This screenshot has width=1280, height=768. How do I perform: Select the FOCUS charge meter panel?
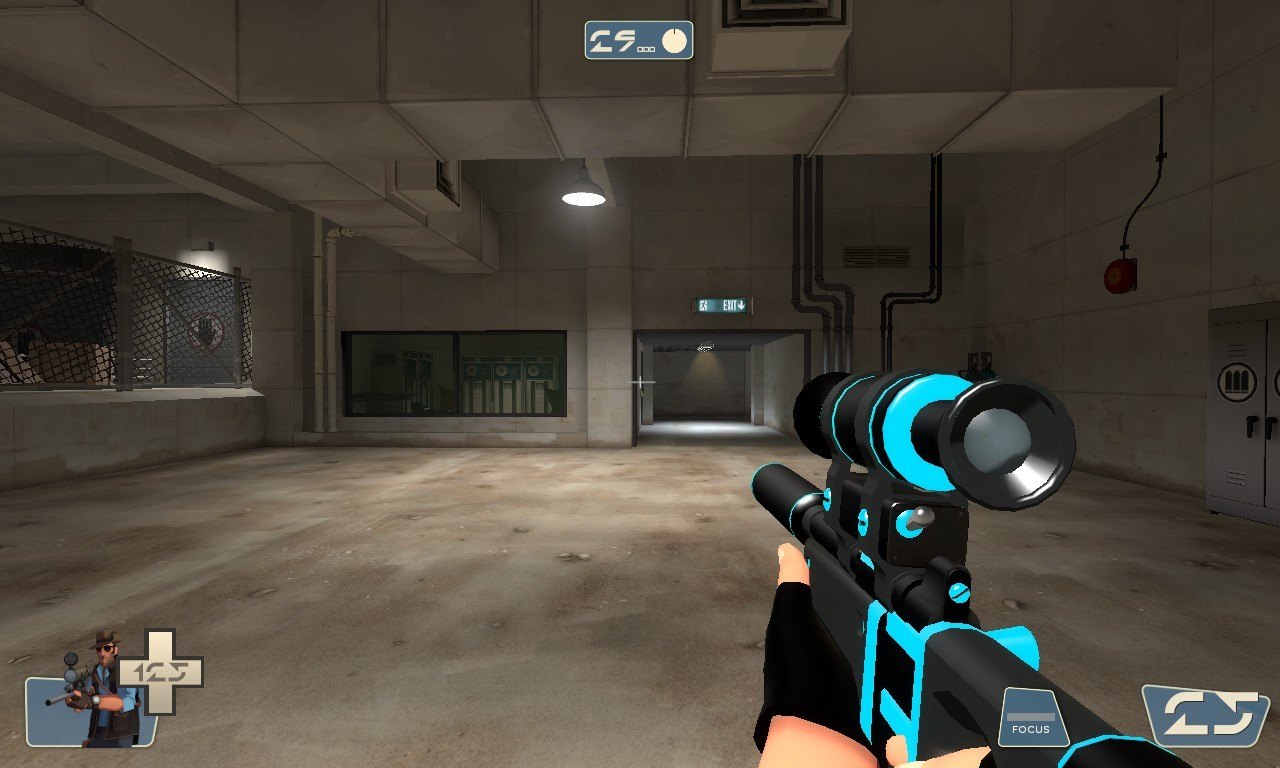click(1031, 716)
